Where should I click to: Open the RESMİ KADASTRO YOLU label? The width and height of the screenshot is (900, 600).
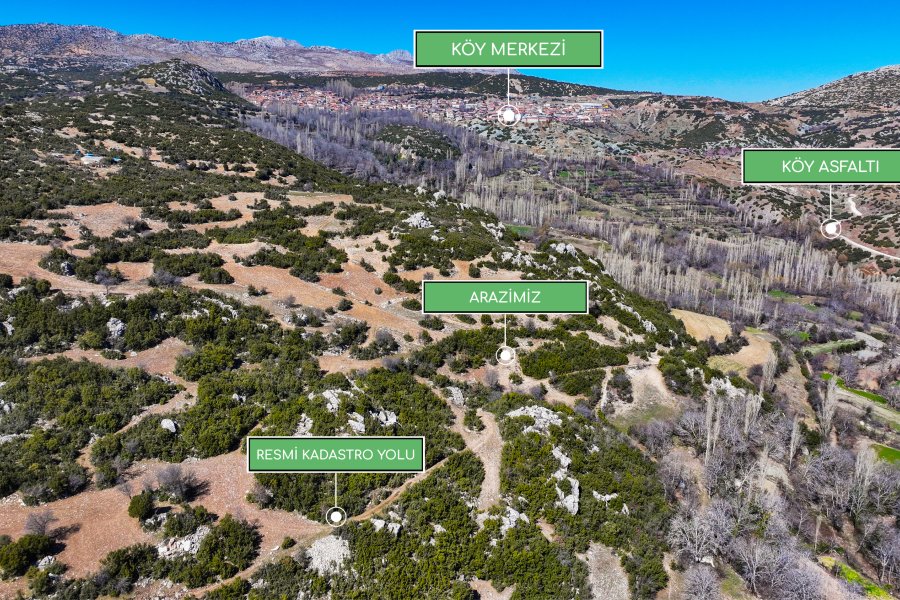(x=336, y=454)
